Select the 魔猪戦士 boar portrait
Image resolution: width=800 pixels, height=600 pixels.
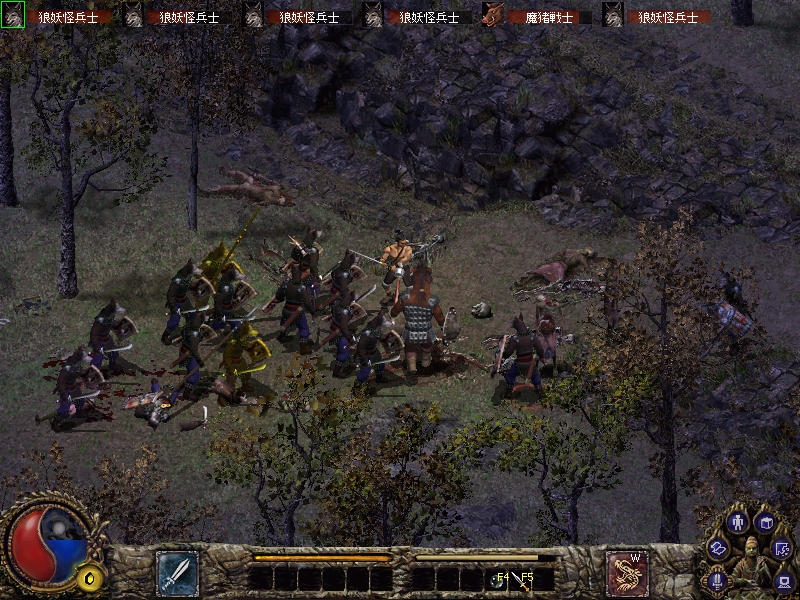point(492,15)
